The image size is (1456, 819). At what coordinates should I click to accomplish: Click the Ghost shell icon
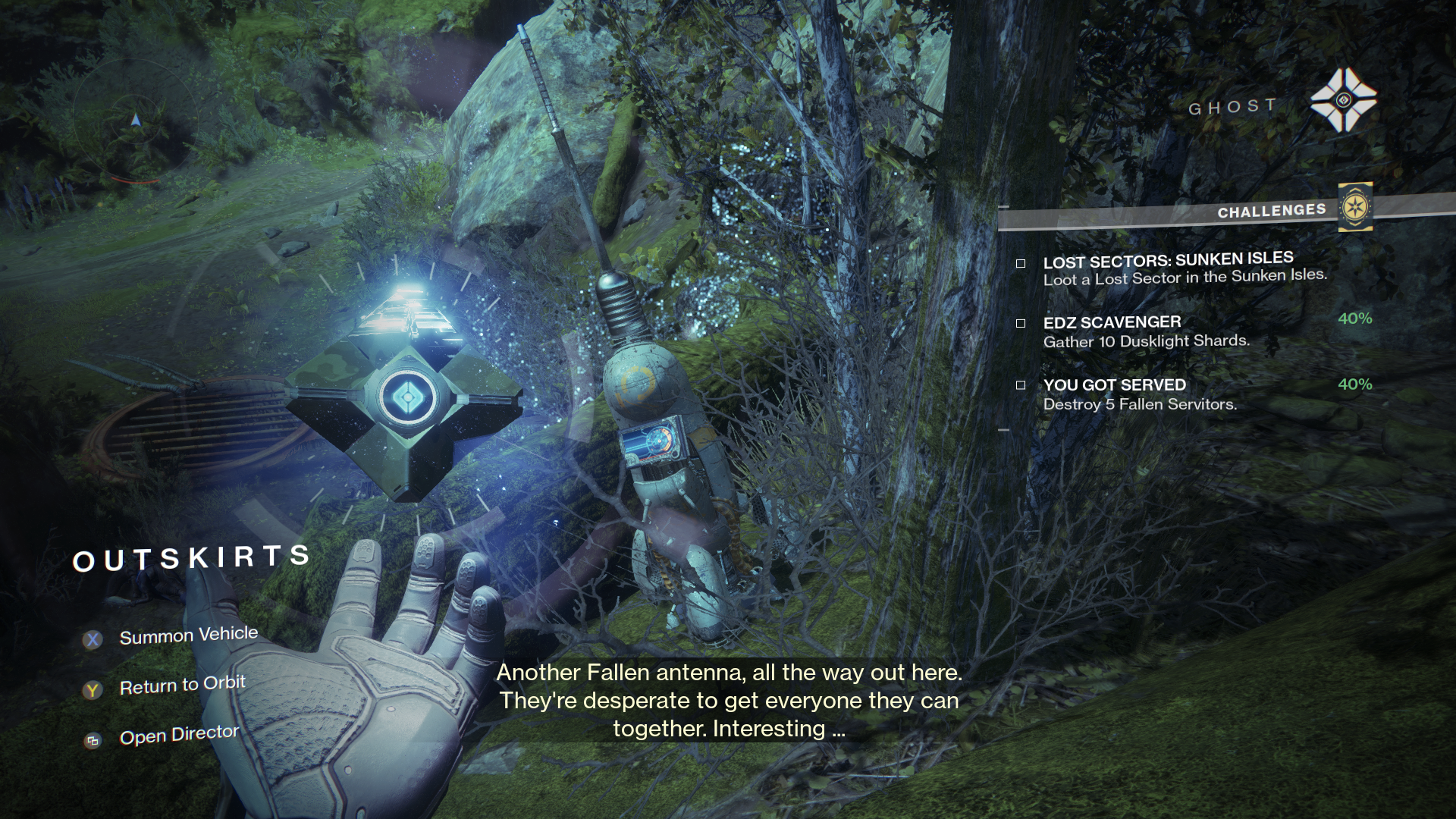(x=1343, y=101)
